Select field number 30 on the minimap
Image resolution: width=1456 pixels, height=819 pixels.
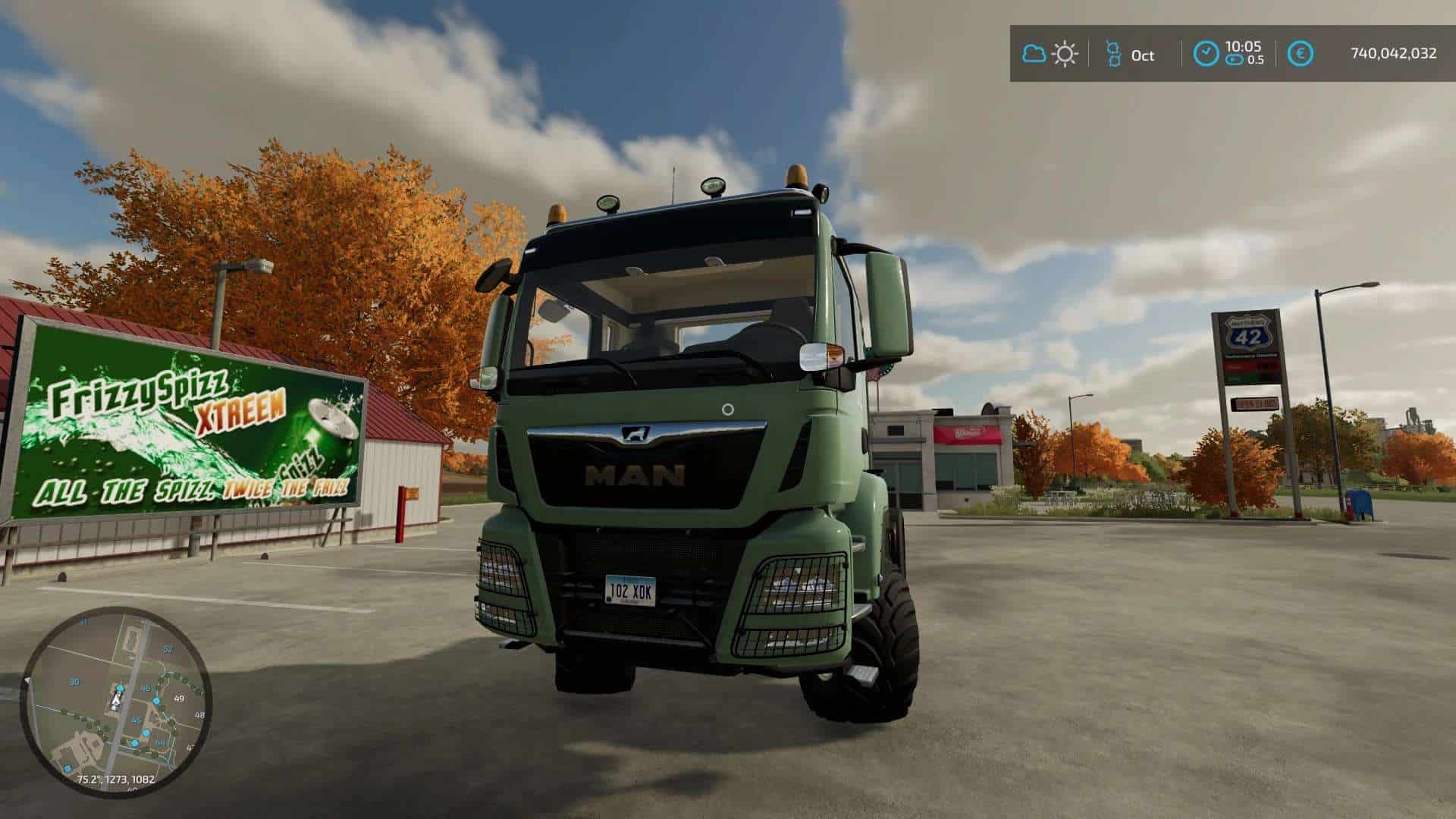[x=75, y=681]
